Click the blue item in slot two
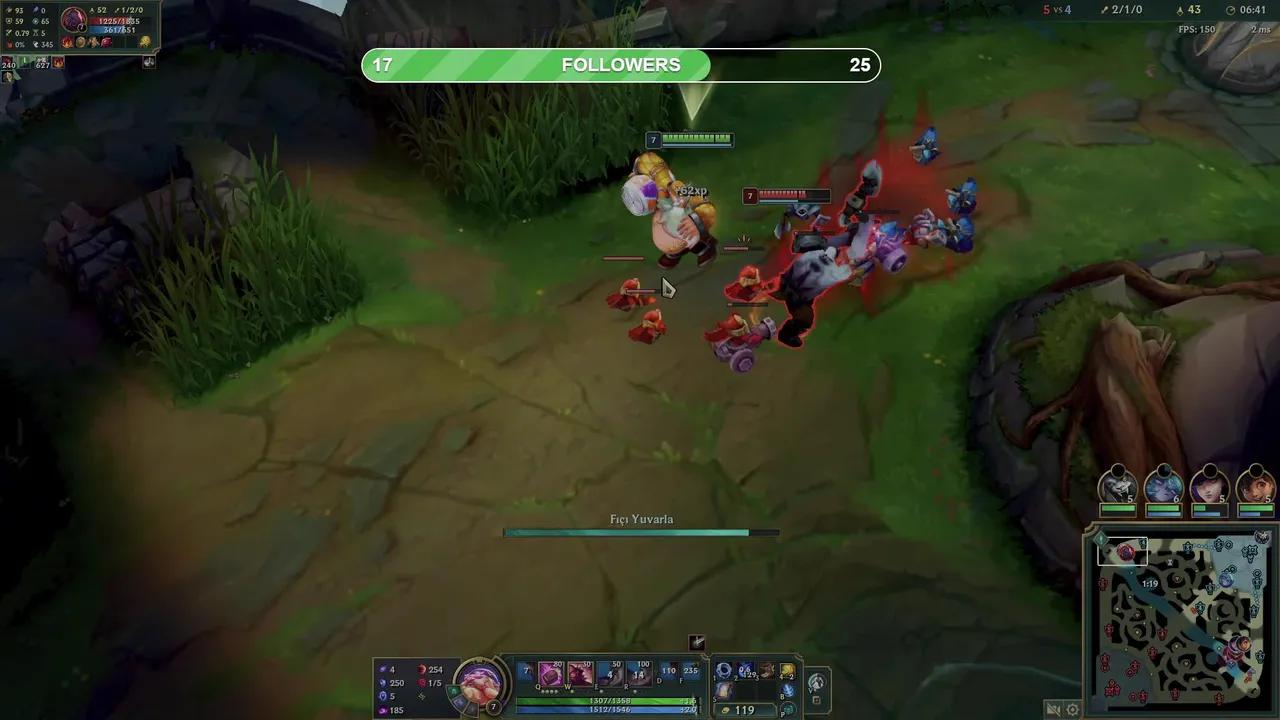This screenshot has width=1280, height=720. [x=742, y=671]
